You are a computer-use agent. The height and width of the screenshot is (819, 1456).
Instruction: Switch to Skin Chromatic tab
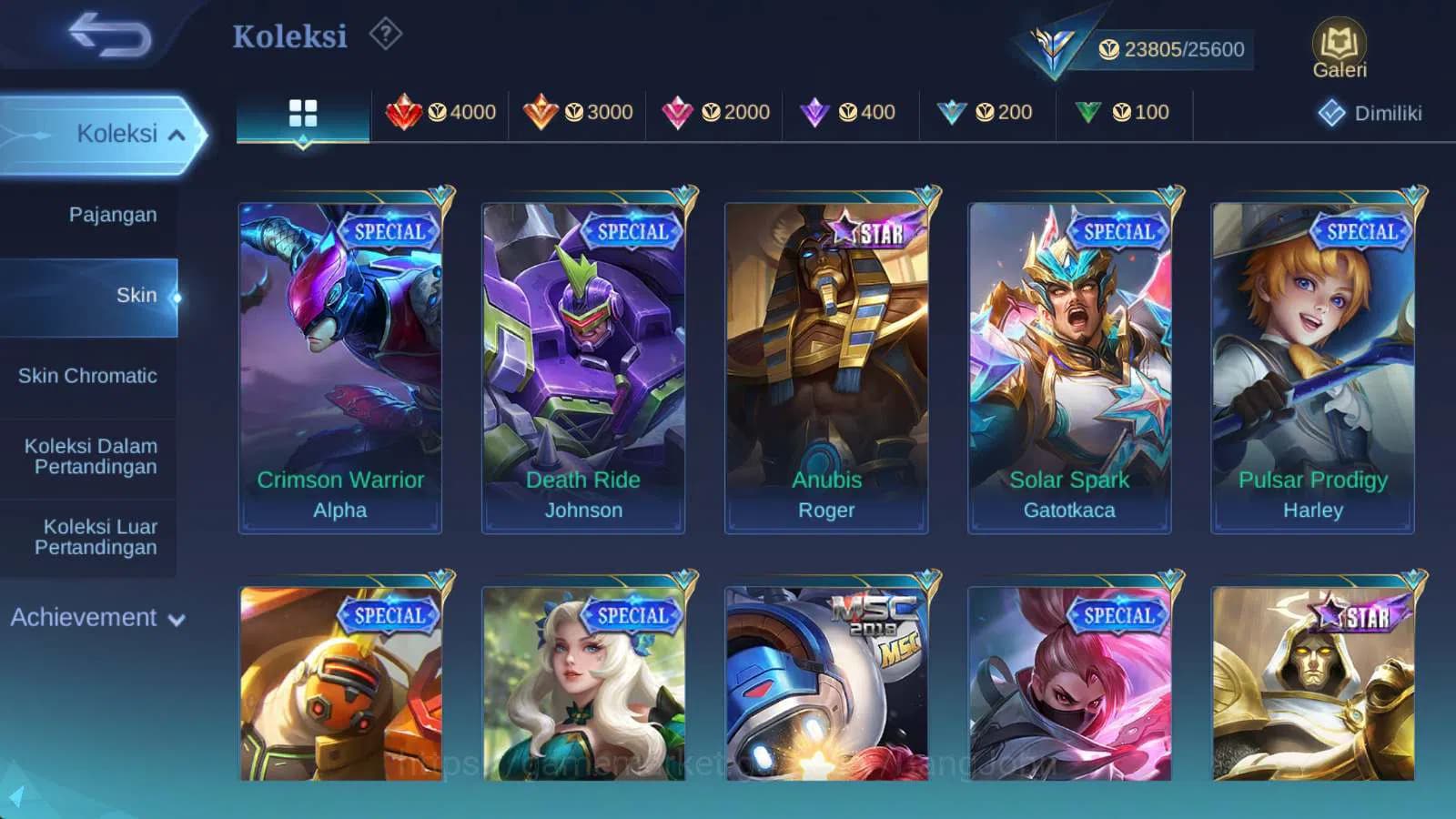click(x=89, y=375)
